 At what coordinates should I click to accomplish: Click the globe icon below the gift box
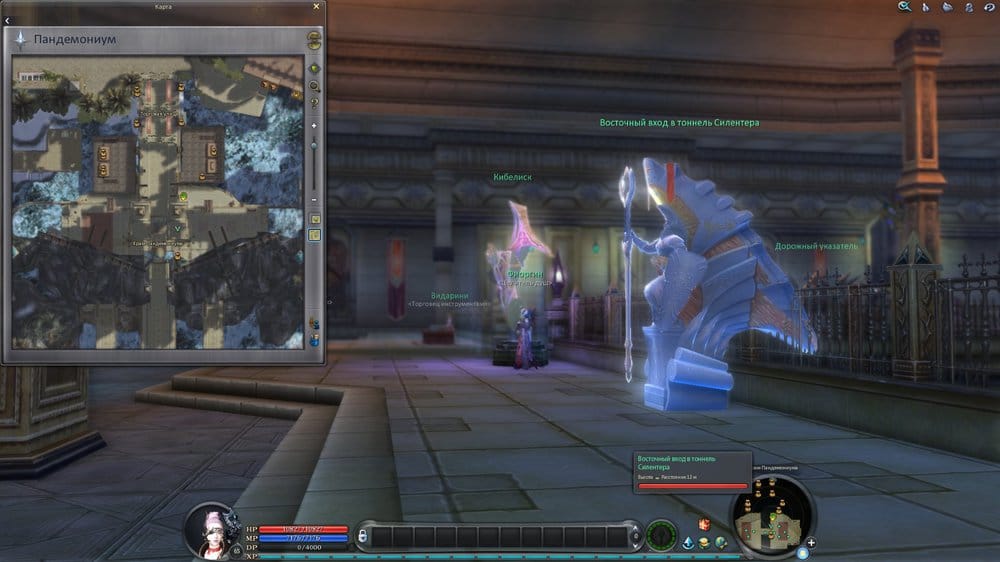point(720,542)
